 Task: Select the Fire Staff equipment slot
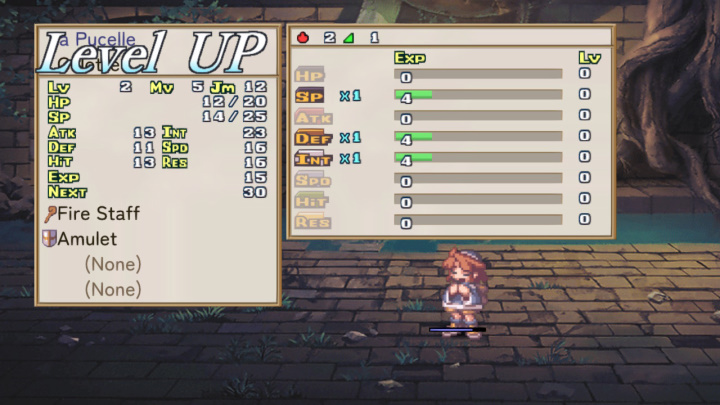click(98, 214)
